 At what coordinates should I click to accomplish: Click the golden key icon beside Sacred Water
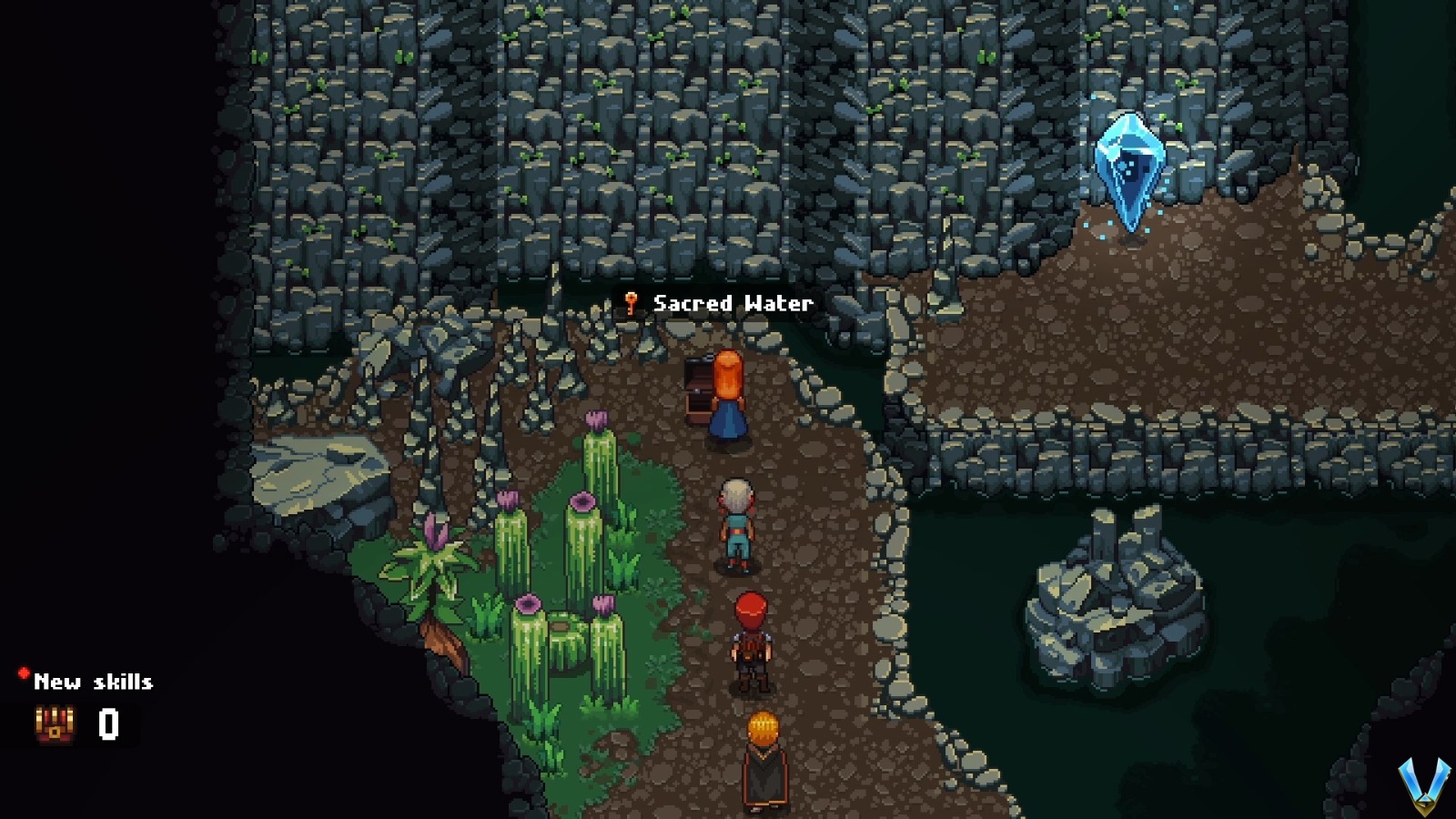tap(632, 304)
